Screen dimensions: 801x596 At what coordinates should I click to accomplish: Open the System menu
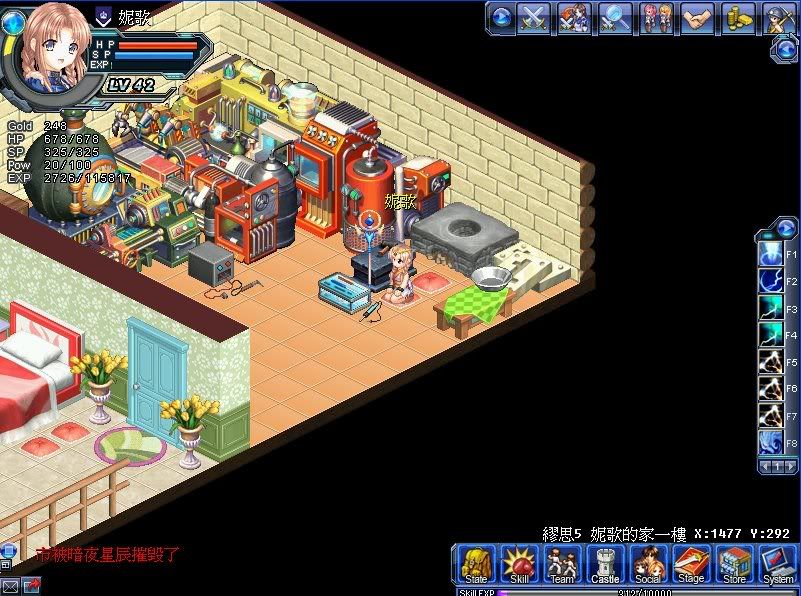tap(777, 564)
